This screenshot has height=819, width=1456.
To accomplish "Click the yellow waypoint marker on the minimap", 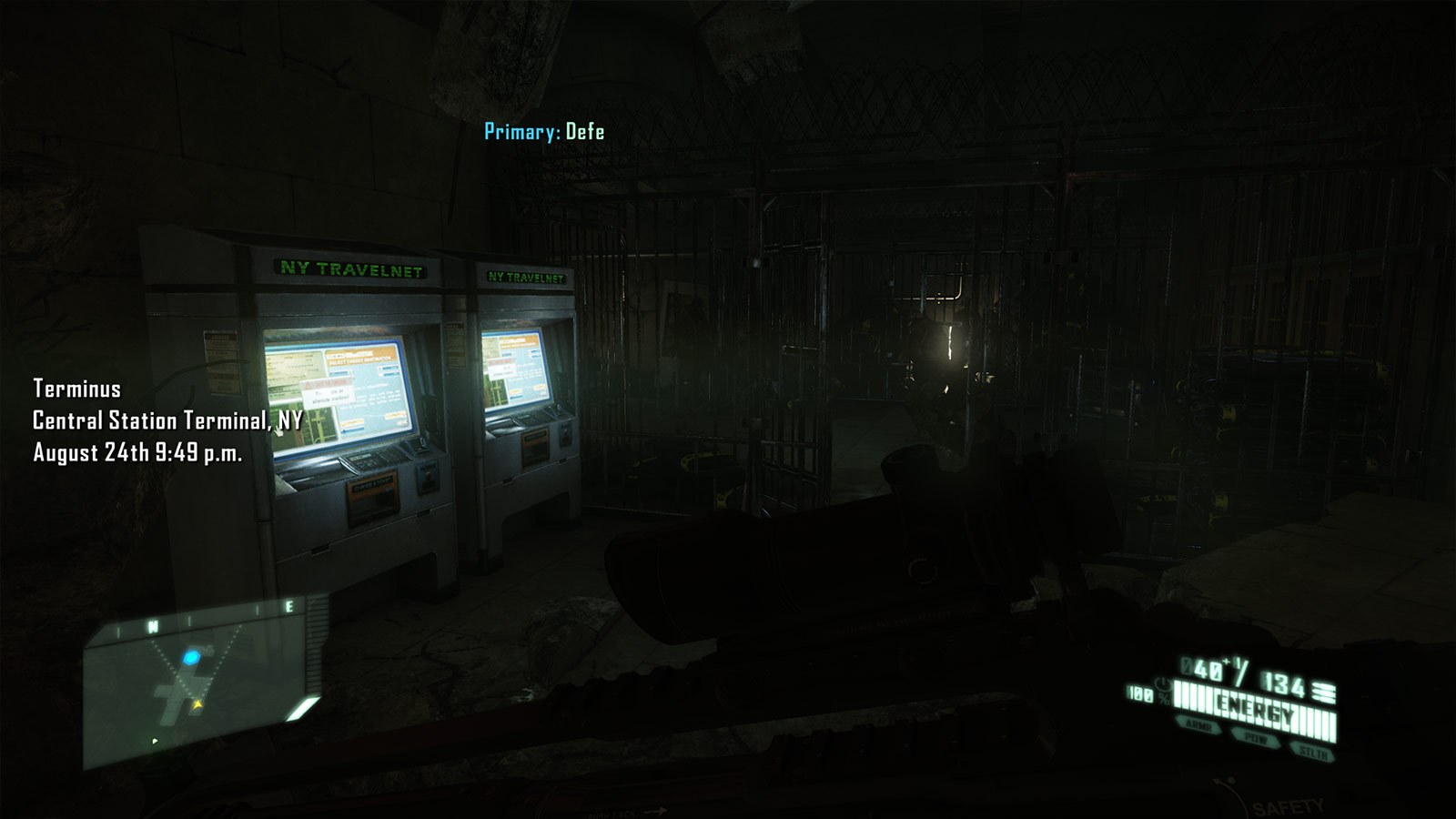I will 197,703.
